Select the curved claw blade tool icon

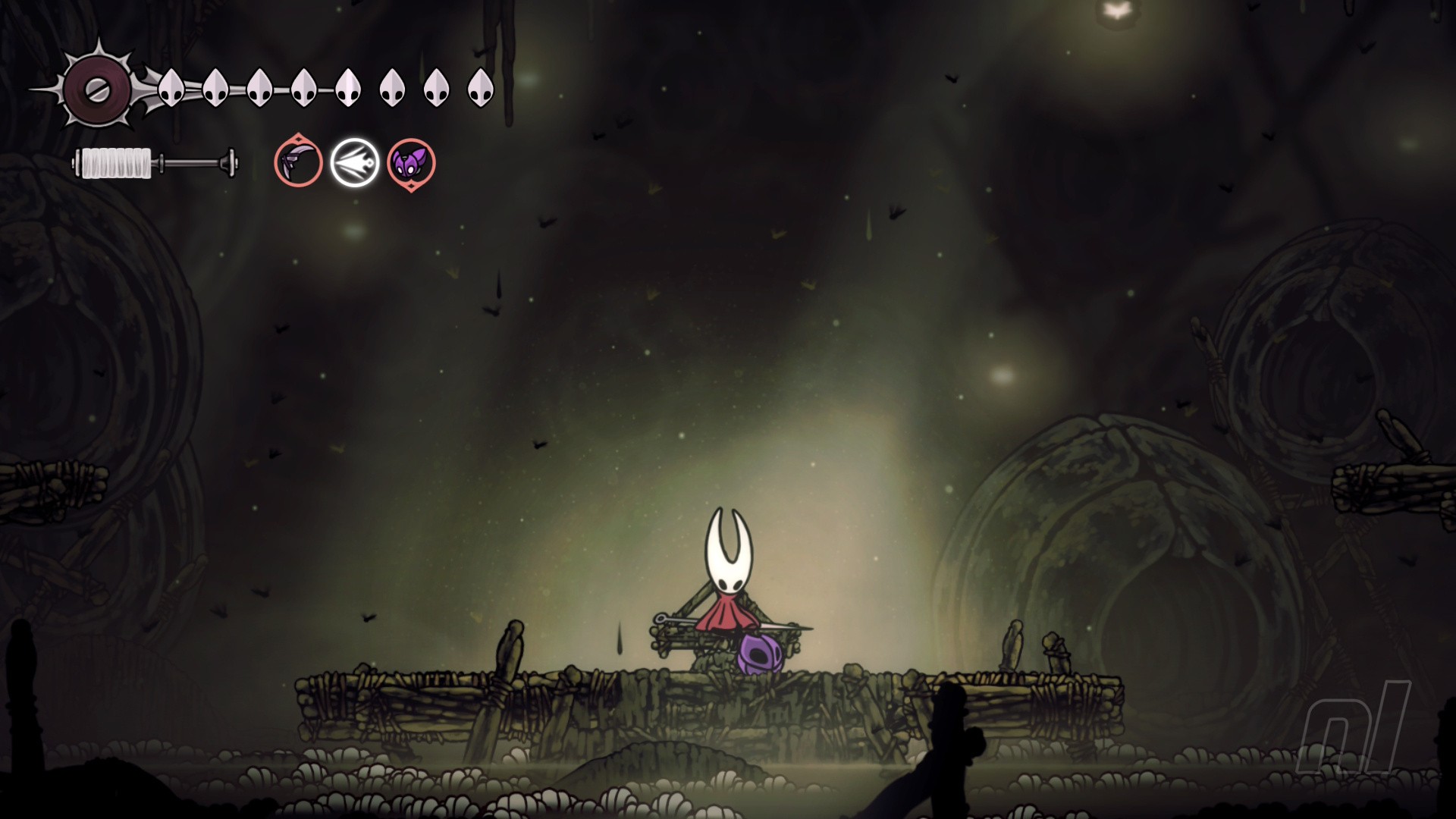(298, 162)
